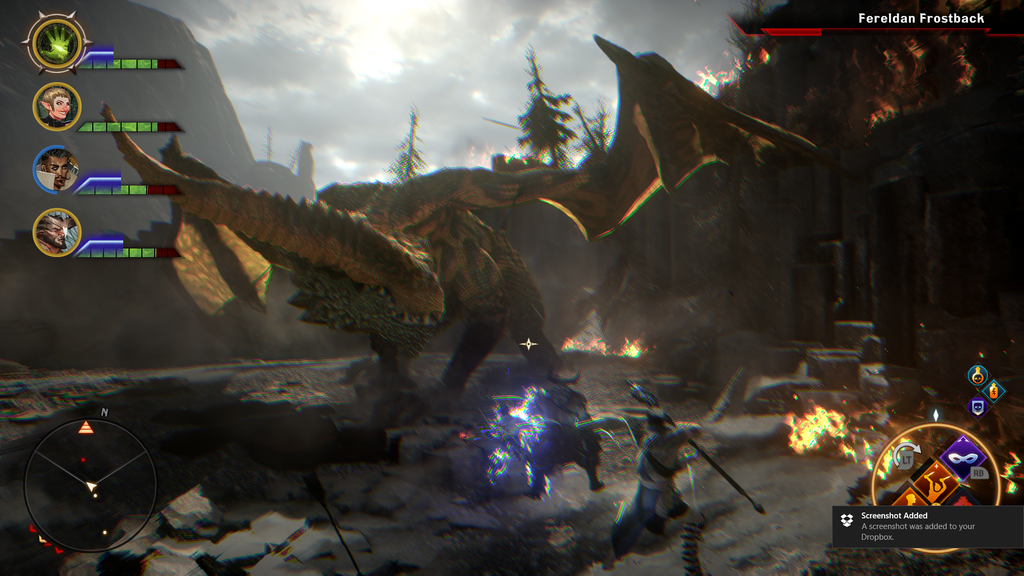Select the green glowing hand party portrait
The height and width of the screenshot is (576, 1024).
[56, 42]
